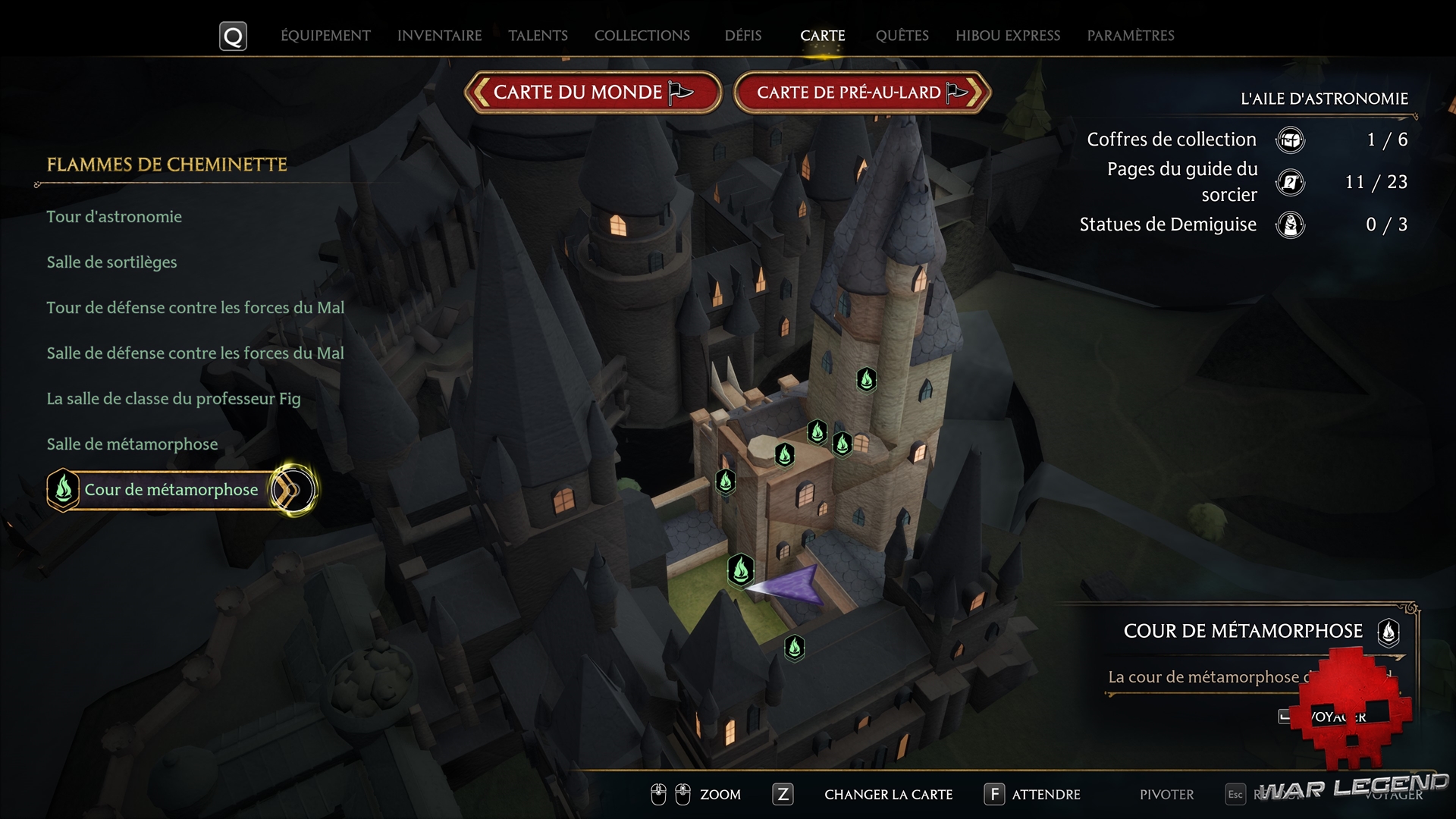Open the Quêtes tab
Viewport: 1456px width, 819px height.
click(x=902, y=36)
